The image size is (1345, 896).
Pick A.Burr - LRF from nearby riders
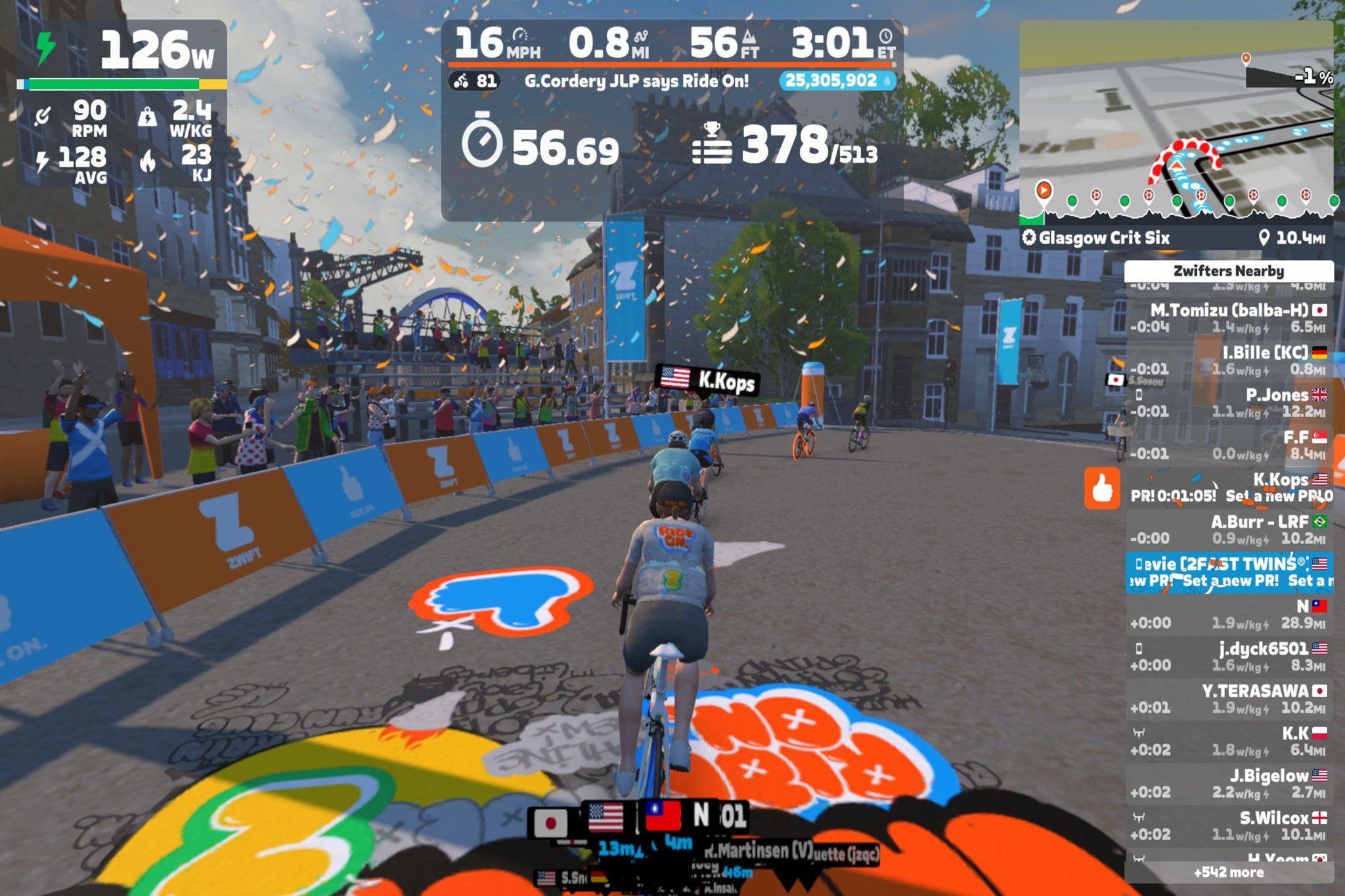(1228, 530)
